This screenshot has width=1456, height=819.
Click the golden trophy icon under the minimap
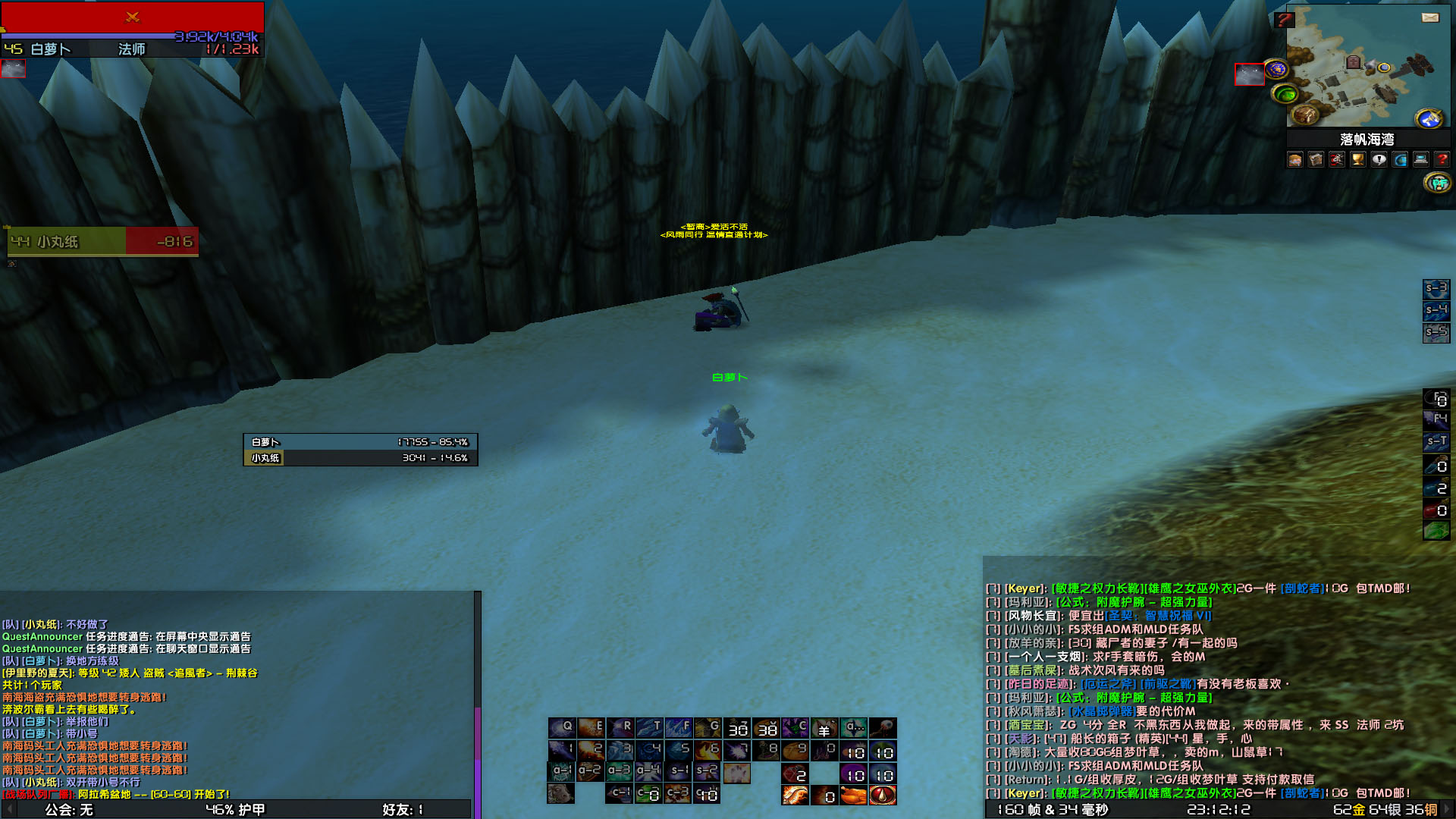tap(1357, 159)
